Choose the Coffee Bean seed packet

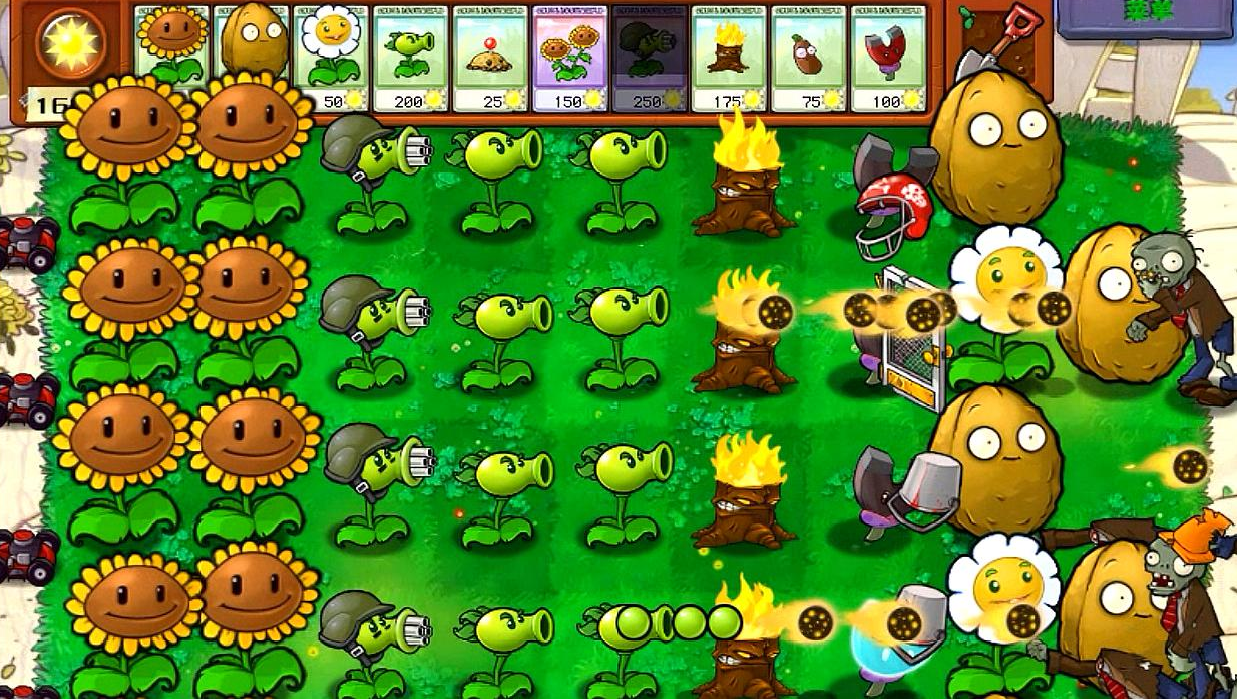pos(808,57)
